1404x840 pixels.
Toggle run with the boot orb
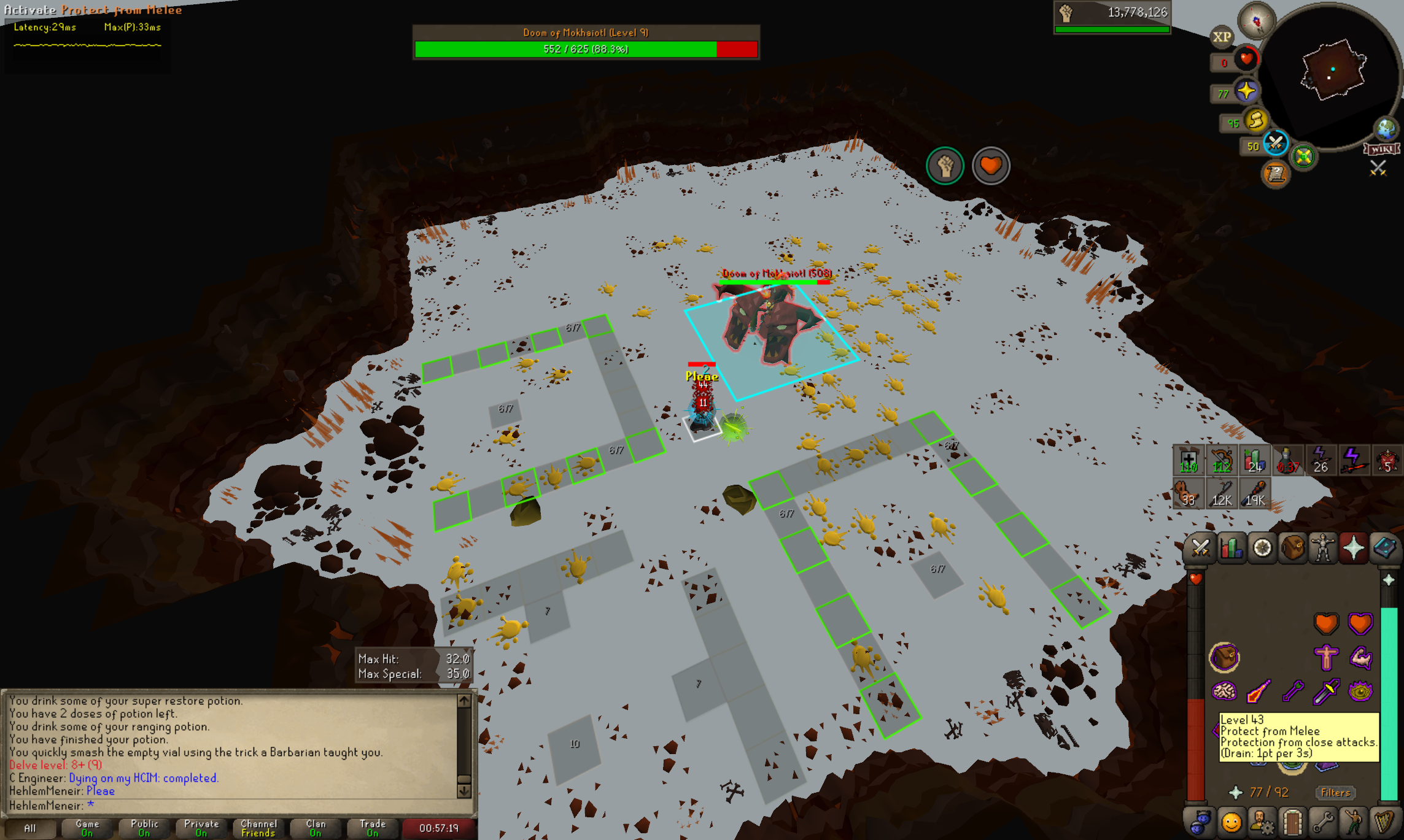coord(1256,120)
